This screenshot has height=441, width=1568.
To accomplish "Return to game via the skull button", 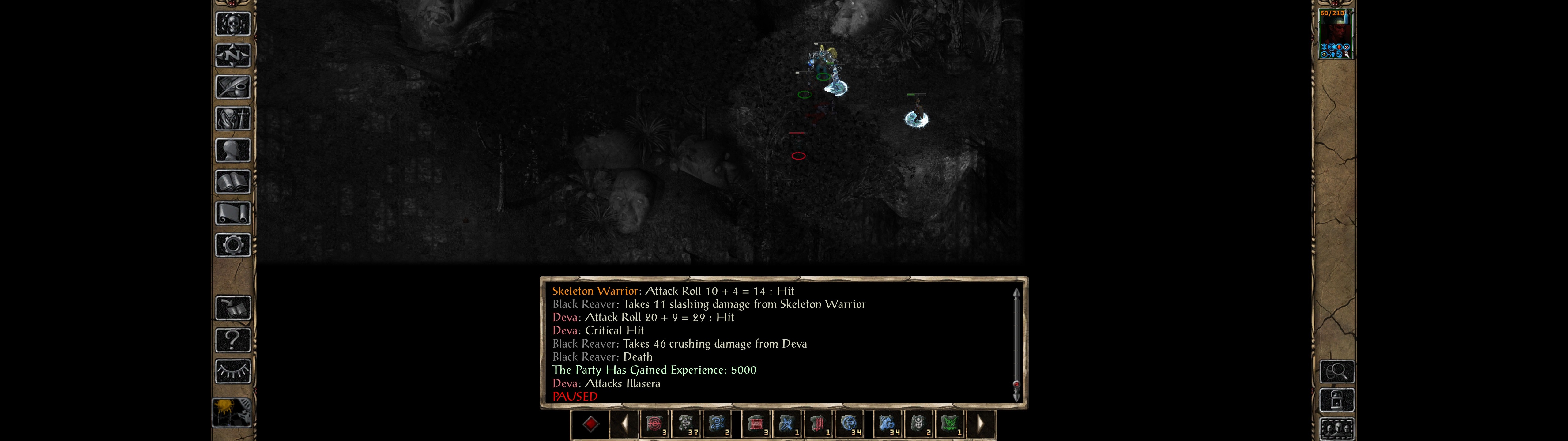I will click(232, 24).
